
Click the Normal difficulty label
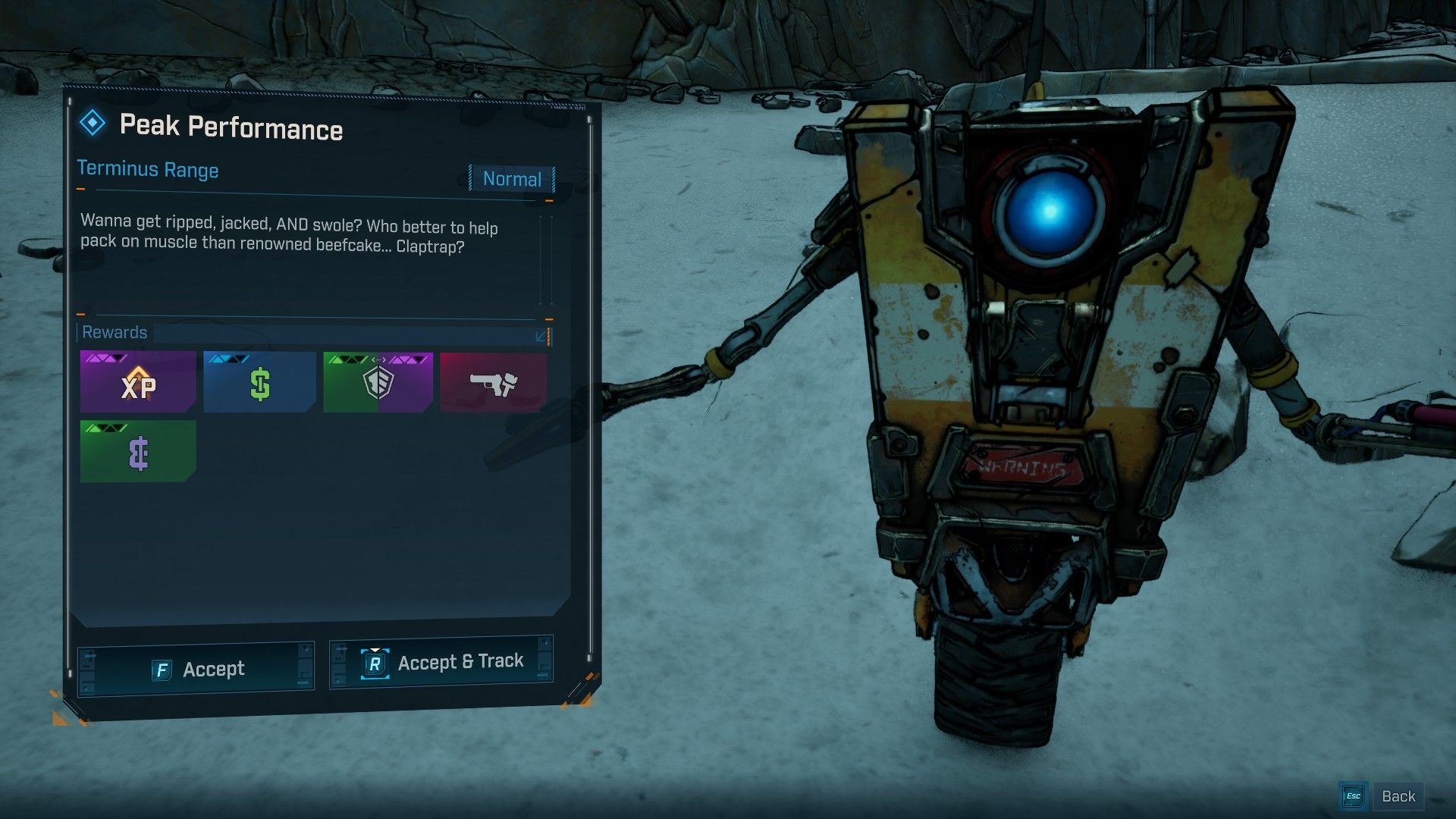tap(512, 180)
